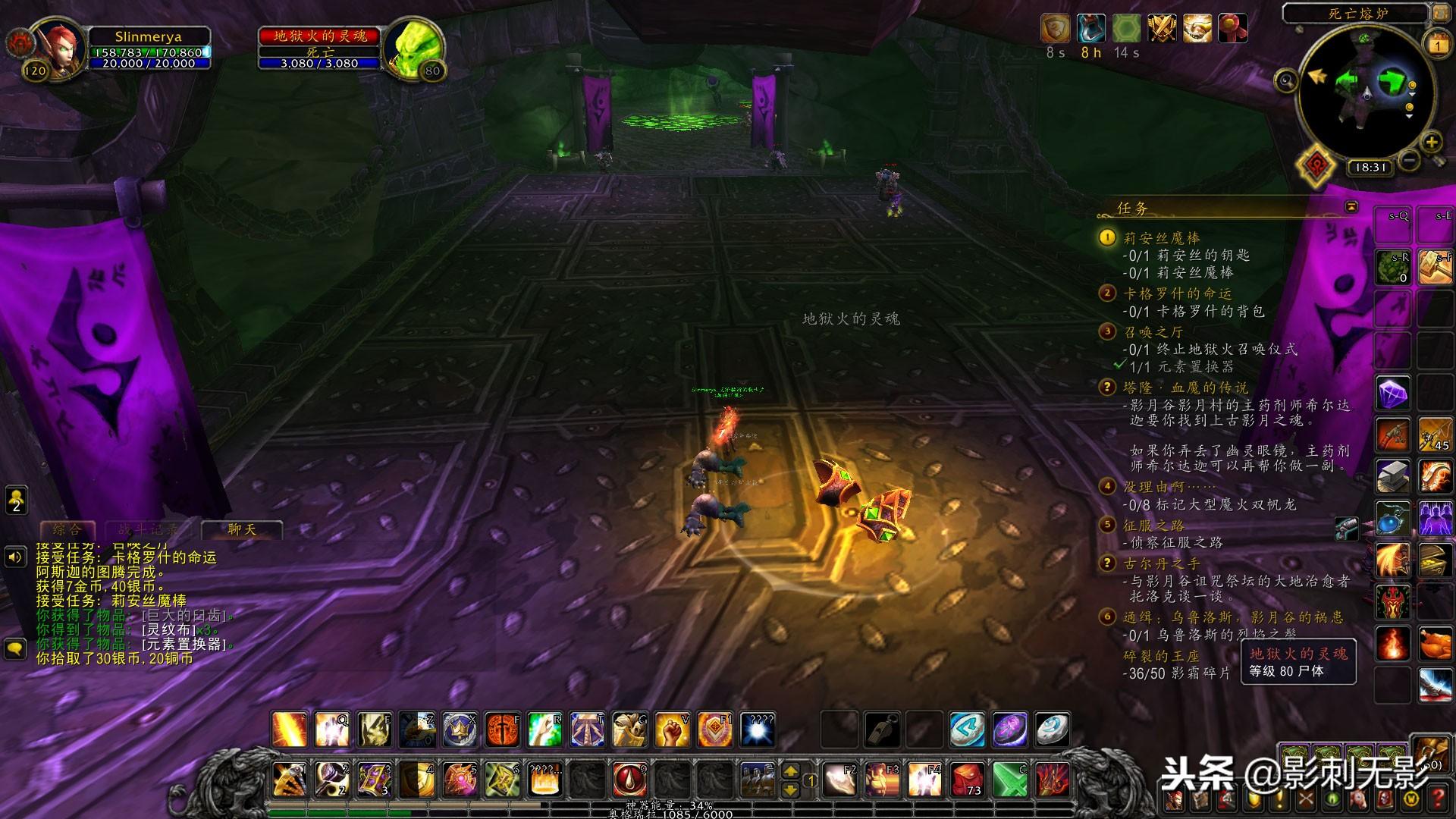Activate the golden fist ability
1456x819 pixels.
[x=671, y=730]
